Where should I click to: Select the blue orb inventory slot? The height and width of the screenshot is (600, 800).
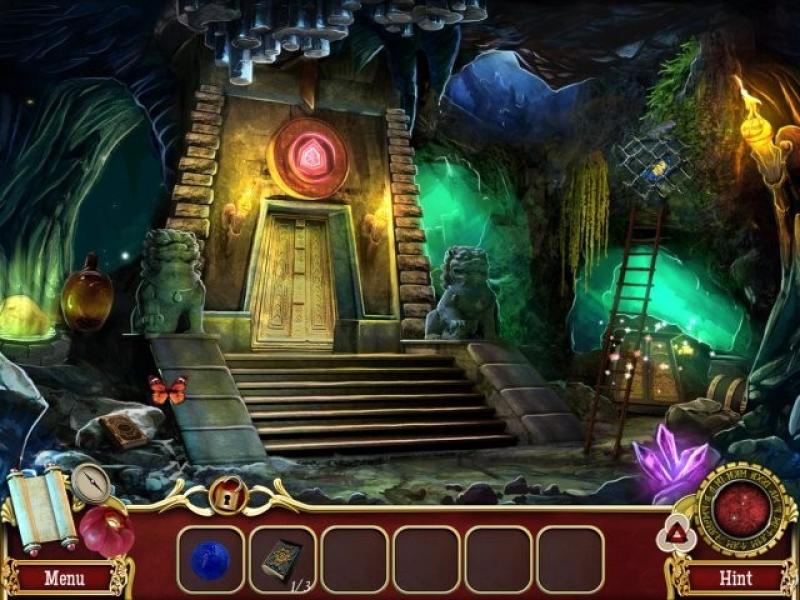[x=211, y=560]
